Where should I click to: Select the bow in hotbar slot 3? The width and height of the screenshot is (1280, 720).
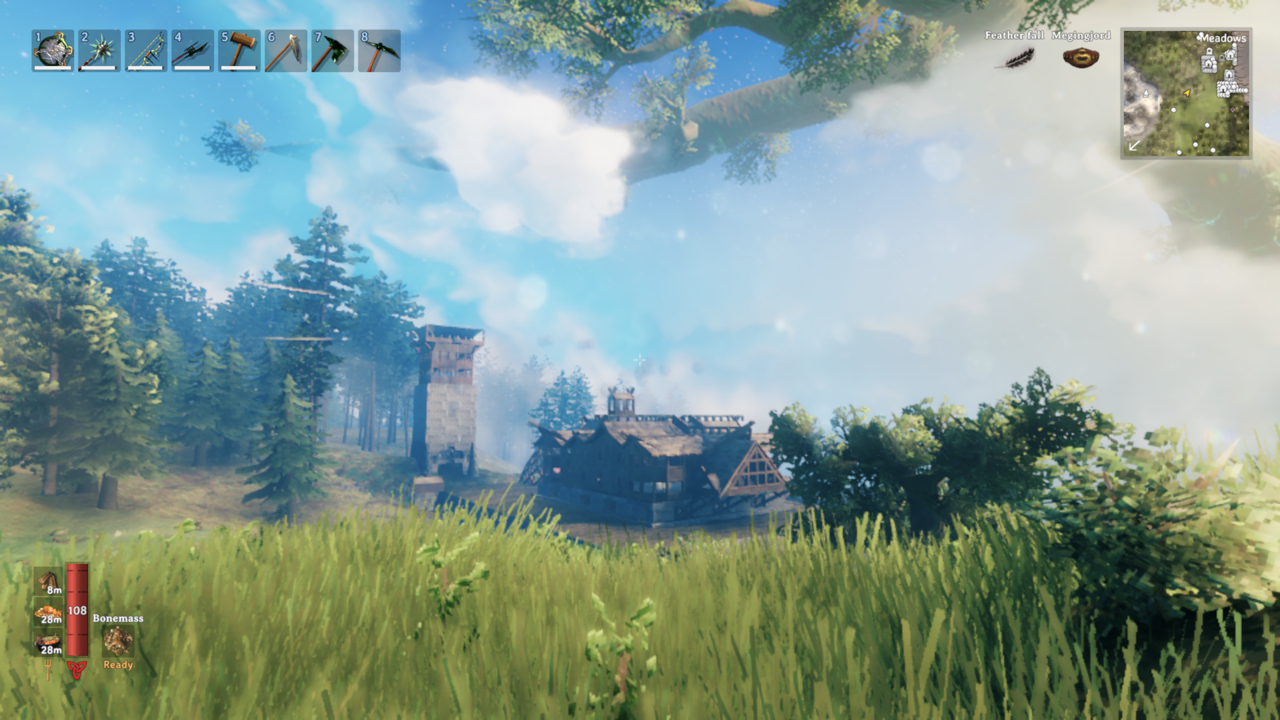[x=146, y=51]
